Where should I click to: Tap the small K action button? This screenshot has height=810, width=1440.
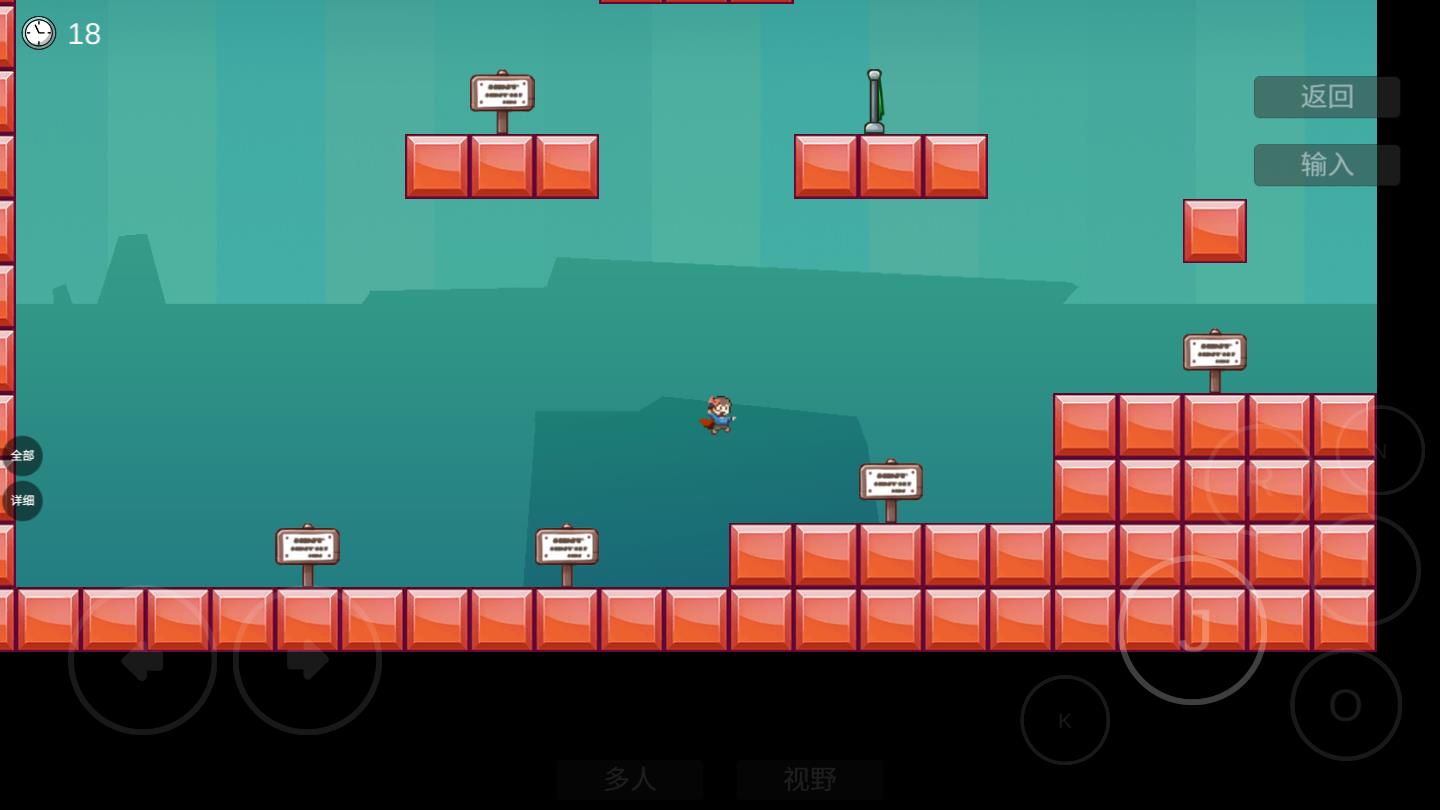1064,720
